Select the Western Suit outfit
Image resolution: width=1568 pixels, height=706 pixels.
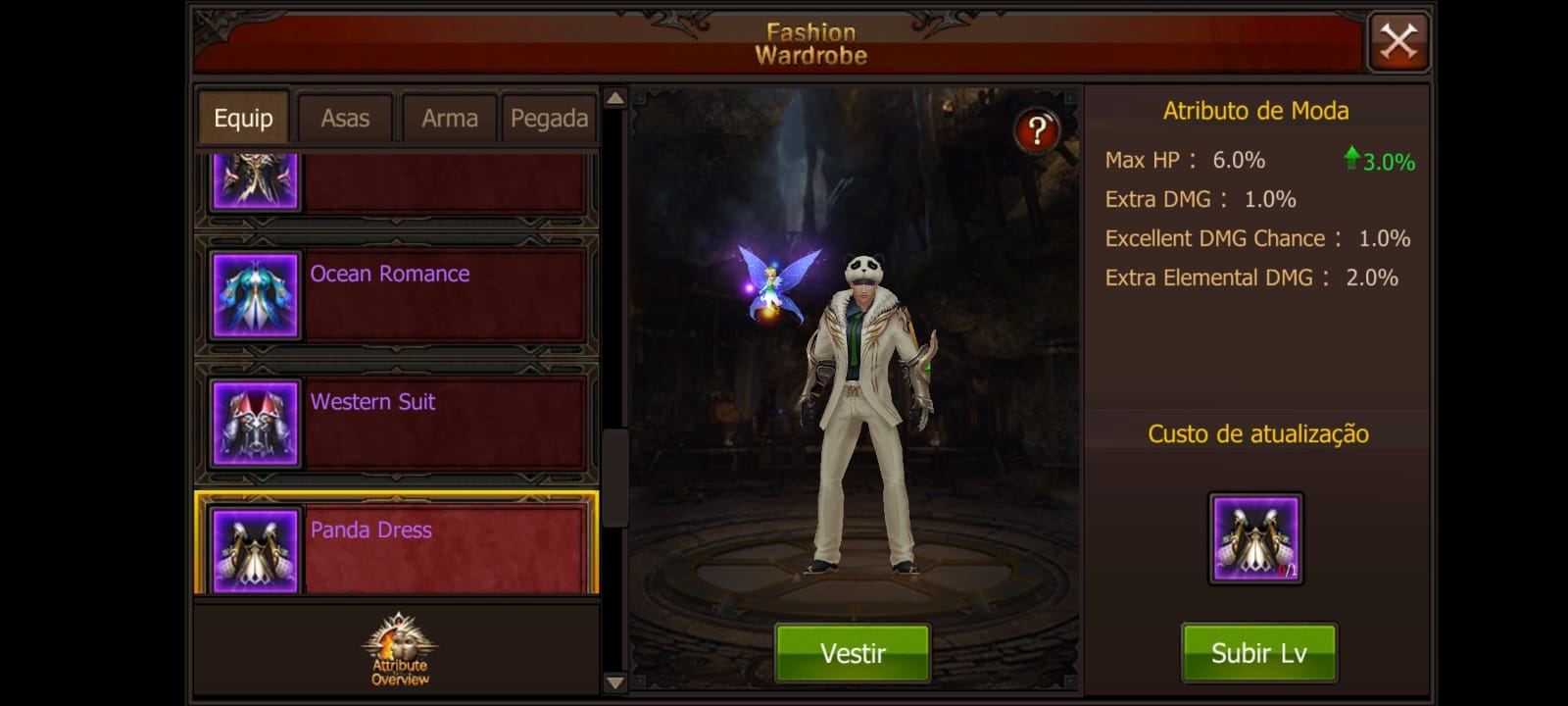(x=397, y=423)
